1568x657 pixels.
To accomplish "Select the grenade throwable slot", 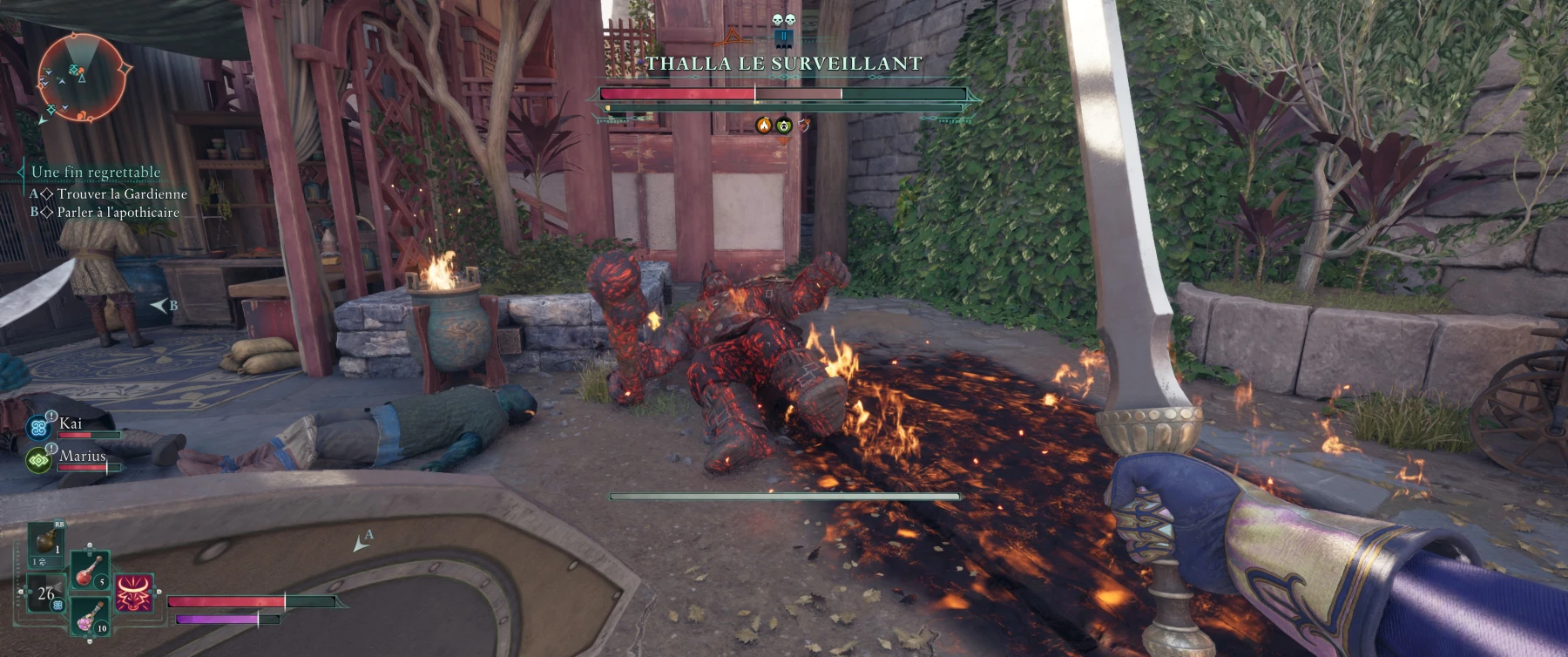I will tap(46, 542).
